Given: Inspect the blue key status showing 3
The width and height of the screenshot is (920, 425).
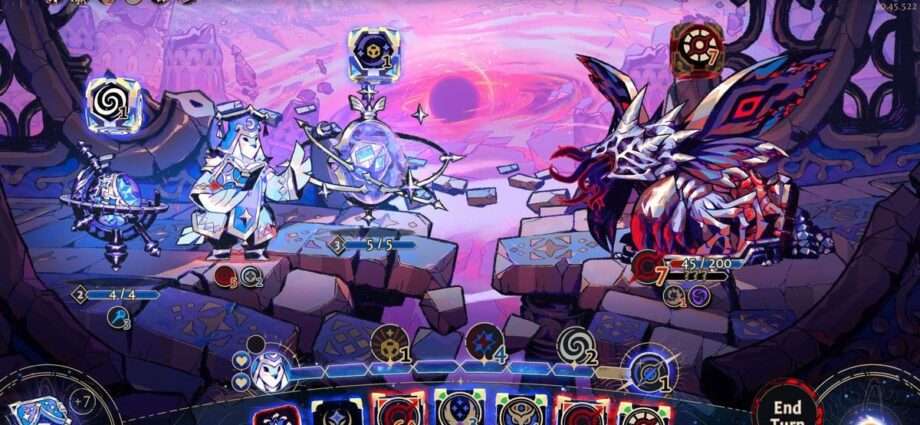Looking at the screenshot, I should [120, 317].
